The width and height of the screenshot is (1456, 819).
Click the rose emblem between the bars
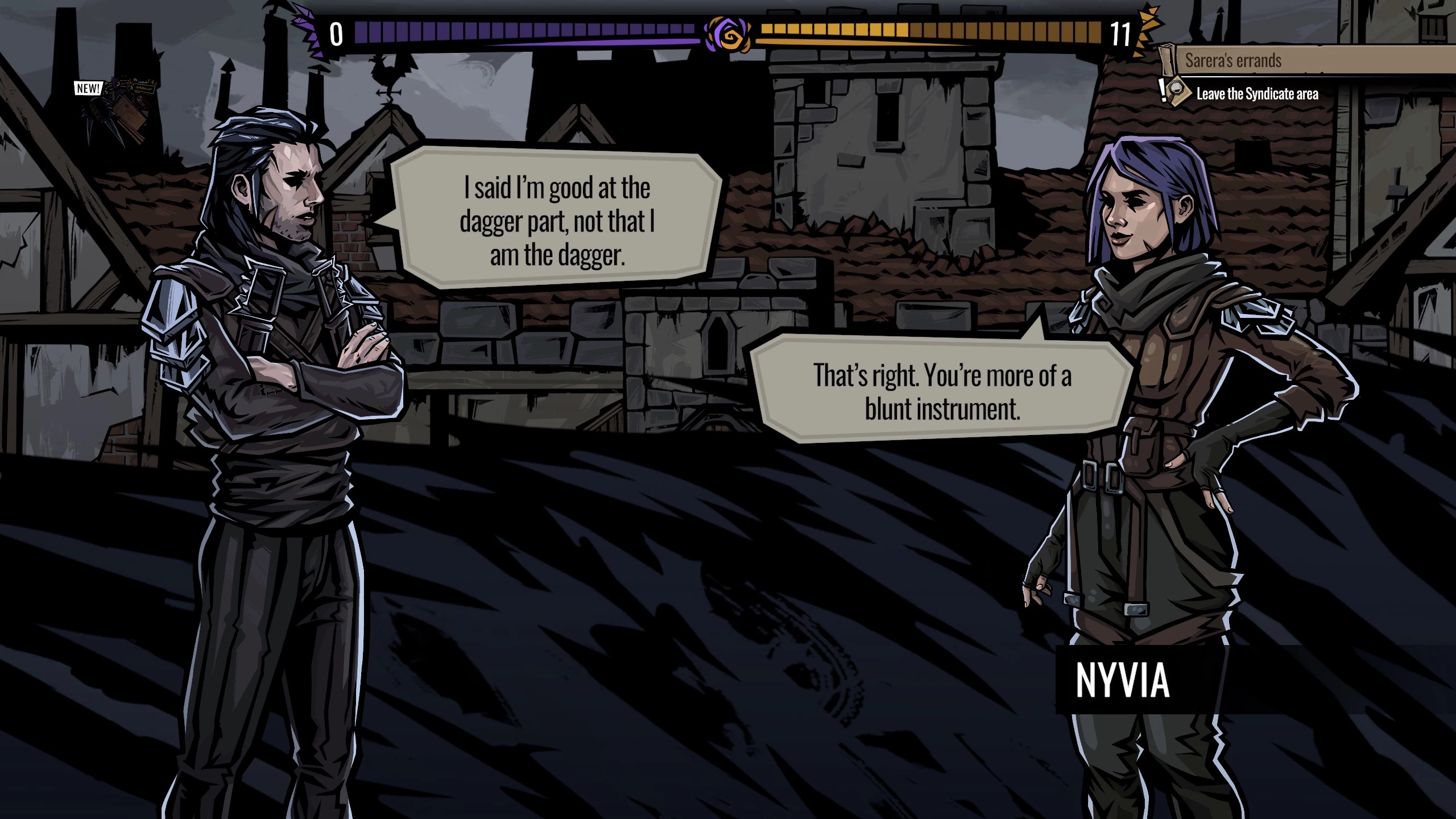tap(727, 35)
